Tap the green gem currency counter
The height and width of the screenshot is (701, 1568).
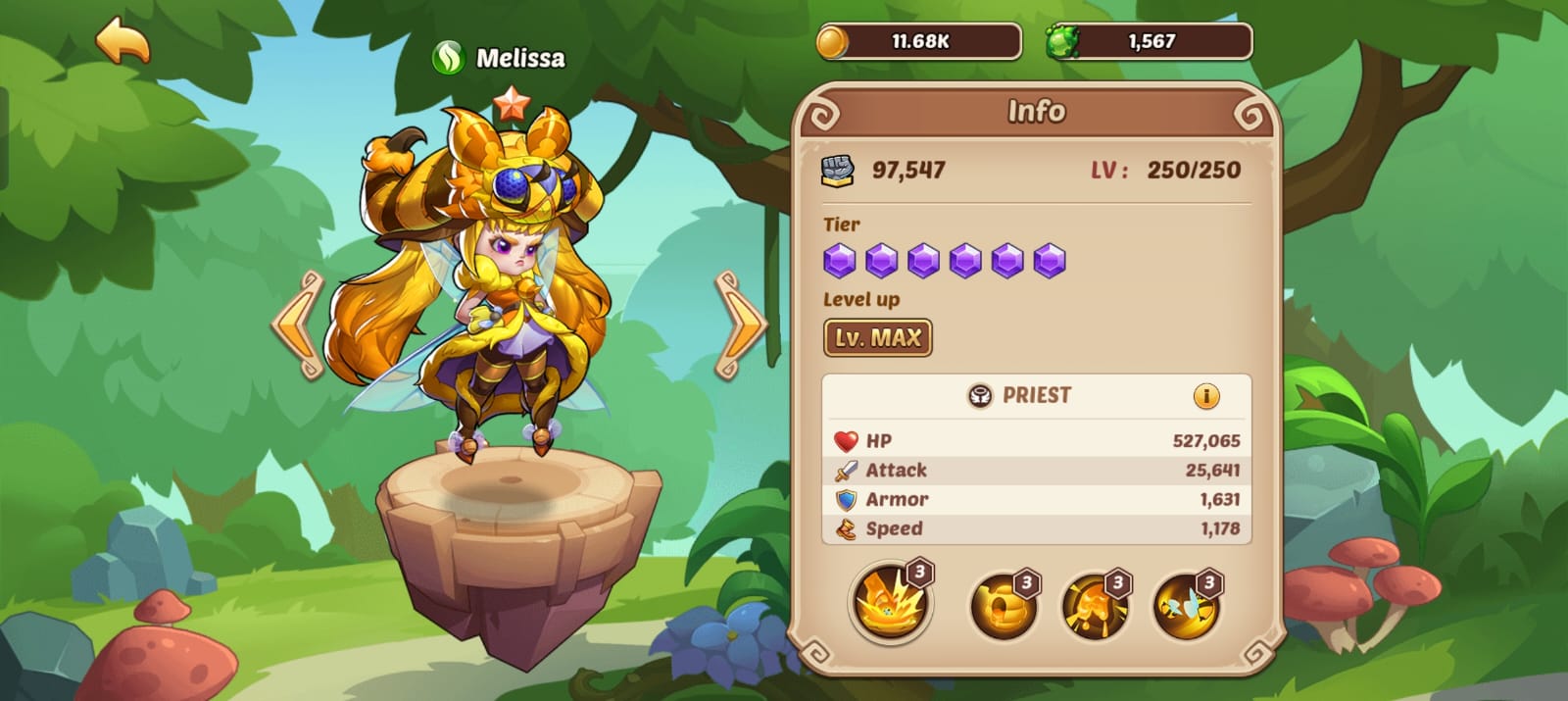coord(1149,42)
